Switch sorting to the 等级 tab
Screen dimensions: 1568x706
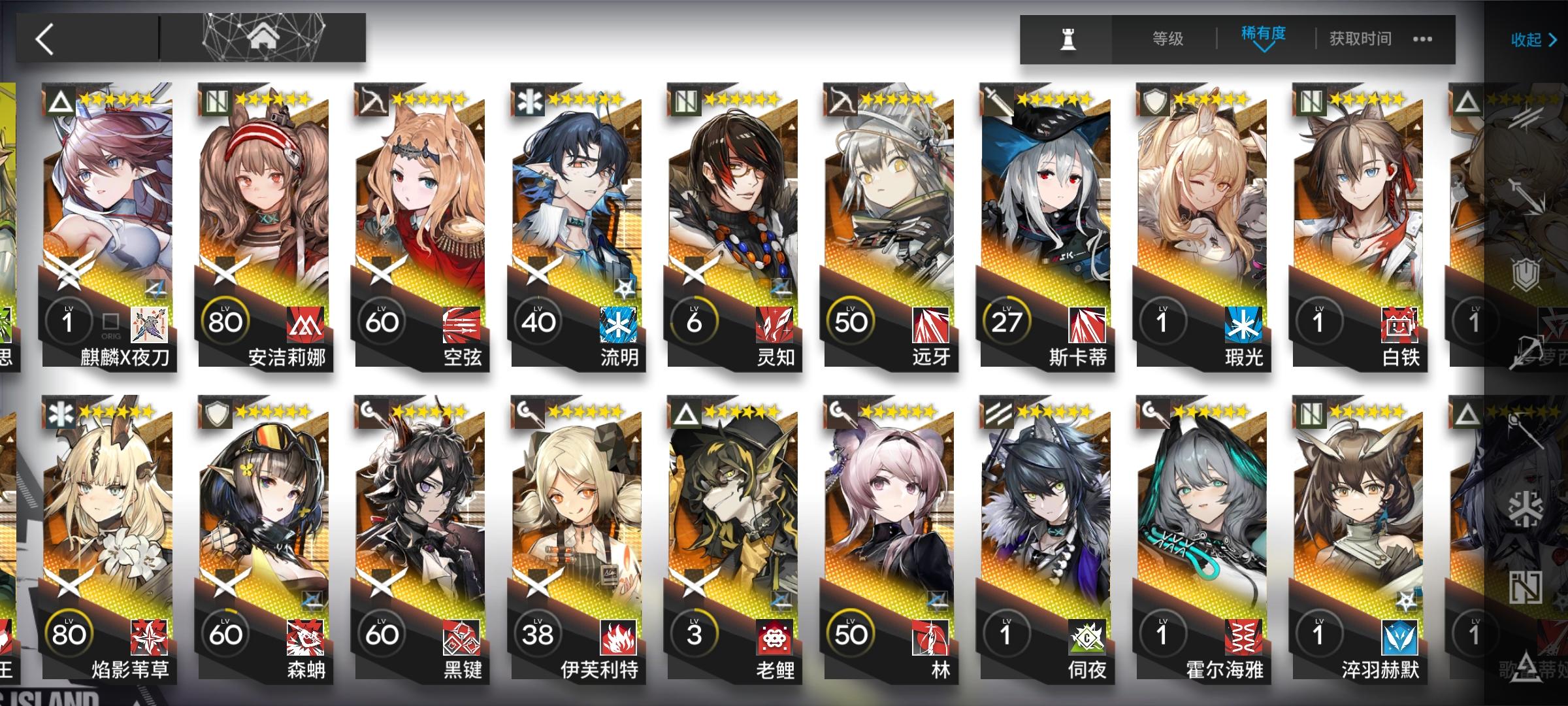pyautogui.click(x=1169, y=39)
